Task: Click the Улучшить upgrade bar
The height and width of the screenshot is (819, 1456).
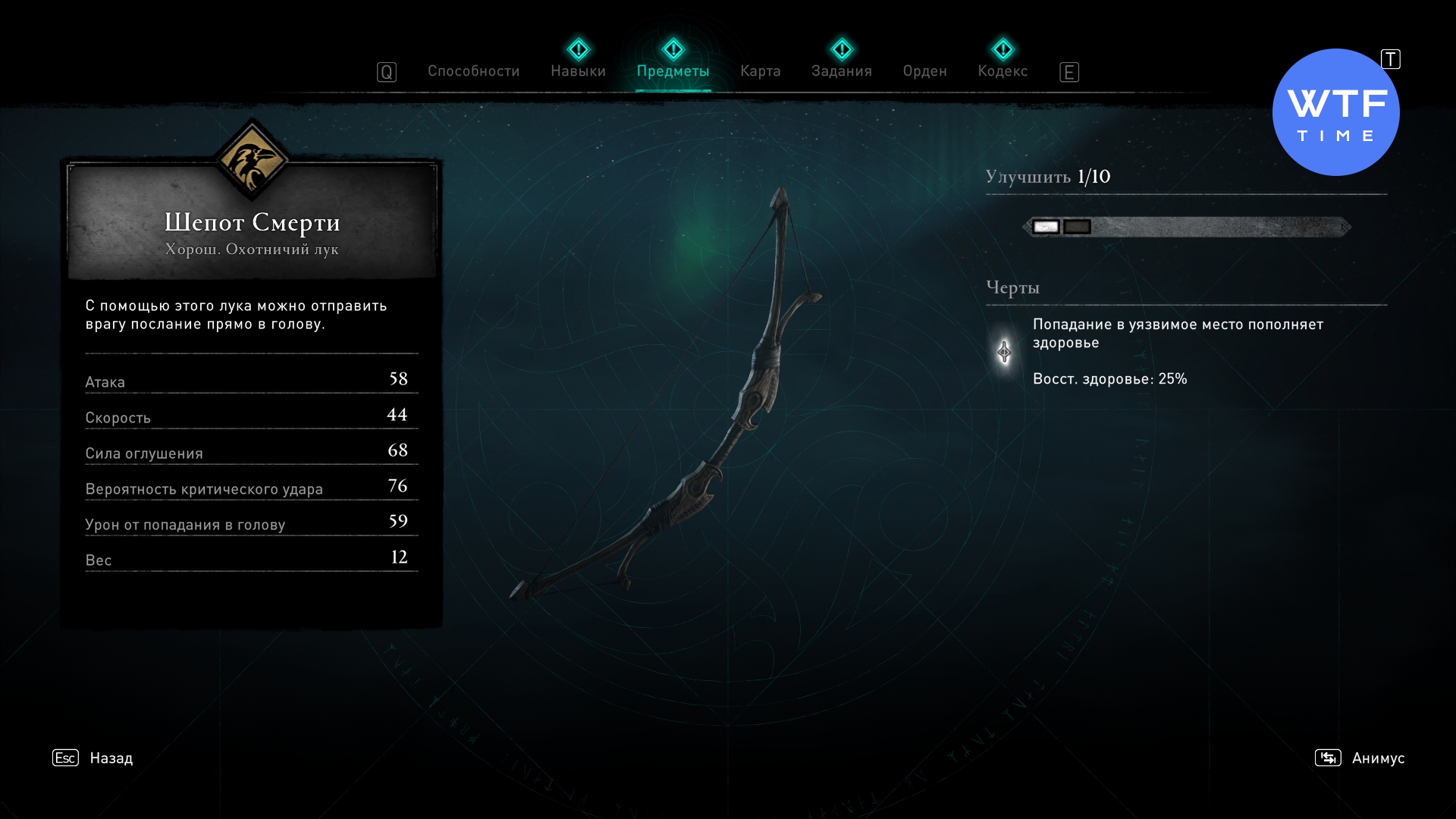Action: click(x=1187, y=227)
